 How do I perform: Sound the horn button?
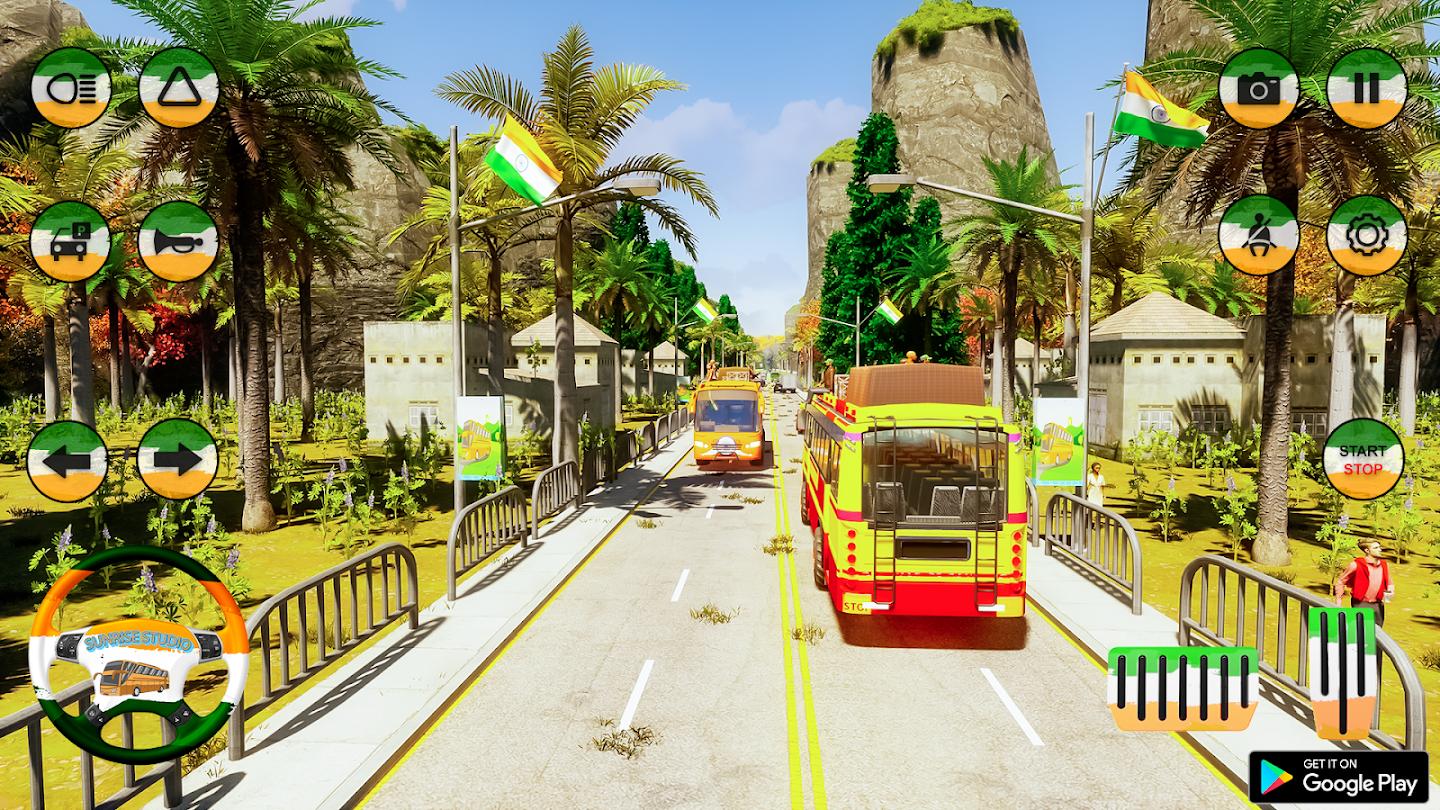178,241
